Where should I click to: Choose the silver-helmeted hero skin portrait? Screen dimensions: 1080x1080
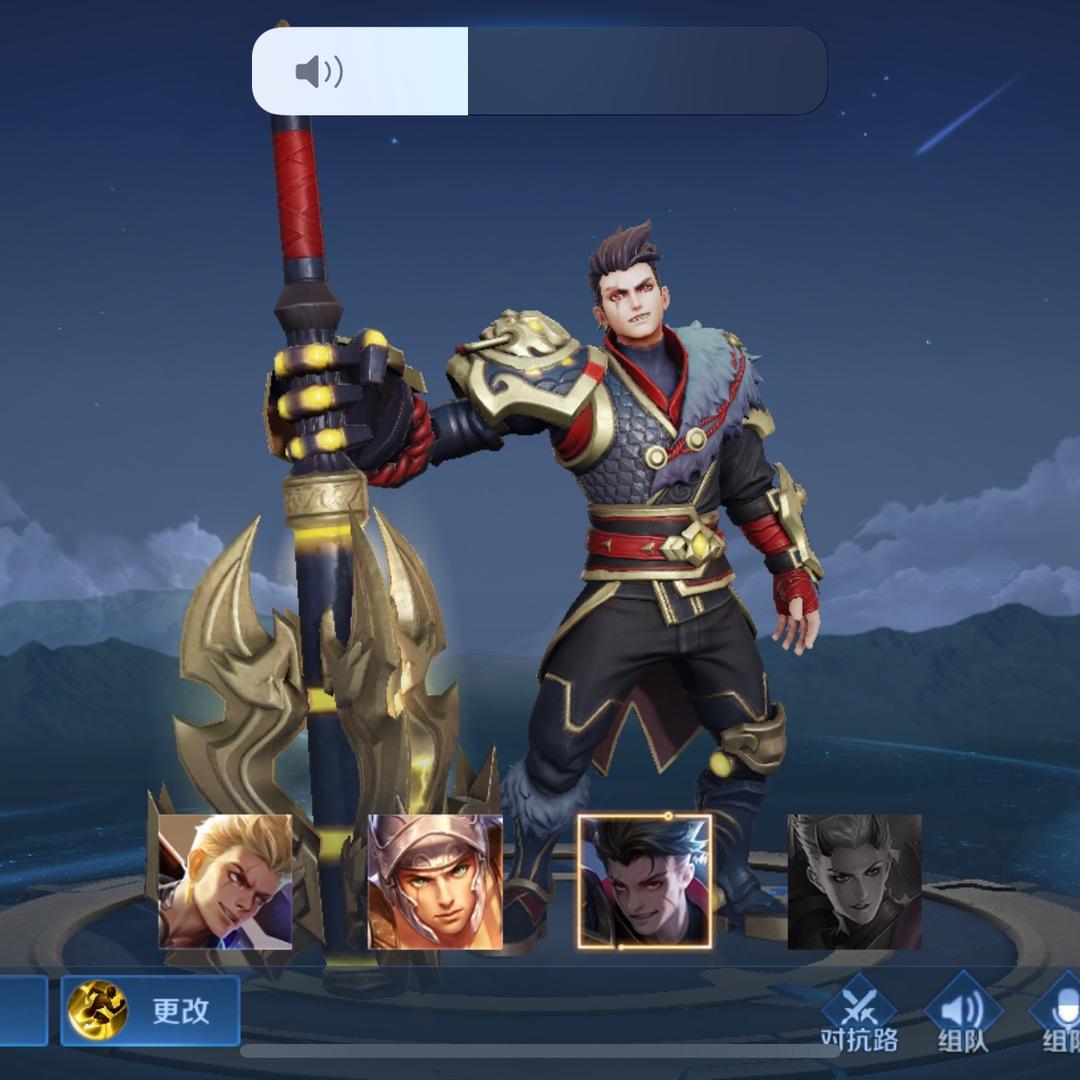435,881
